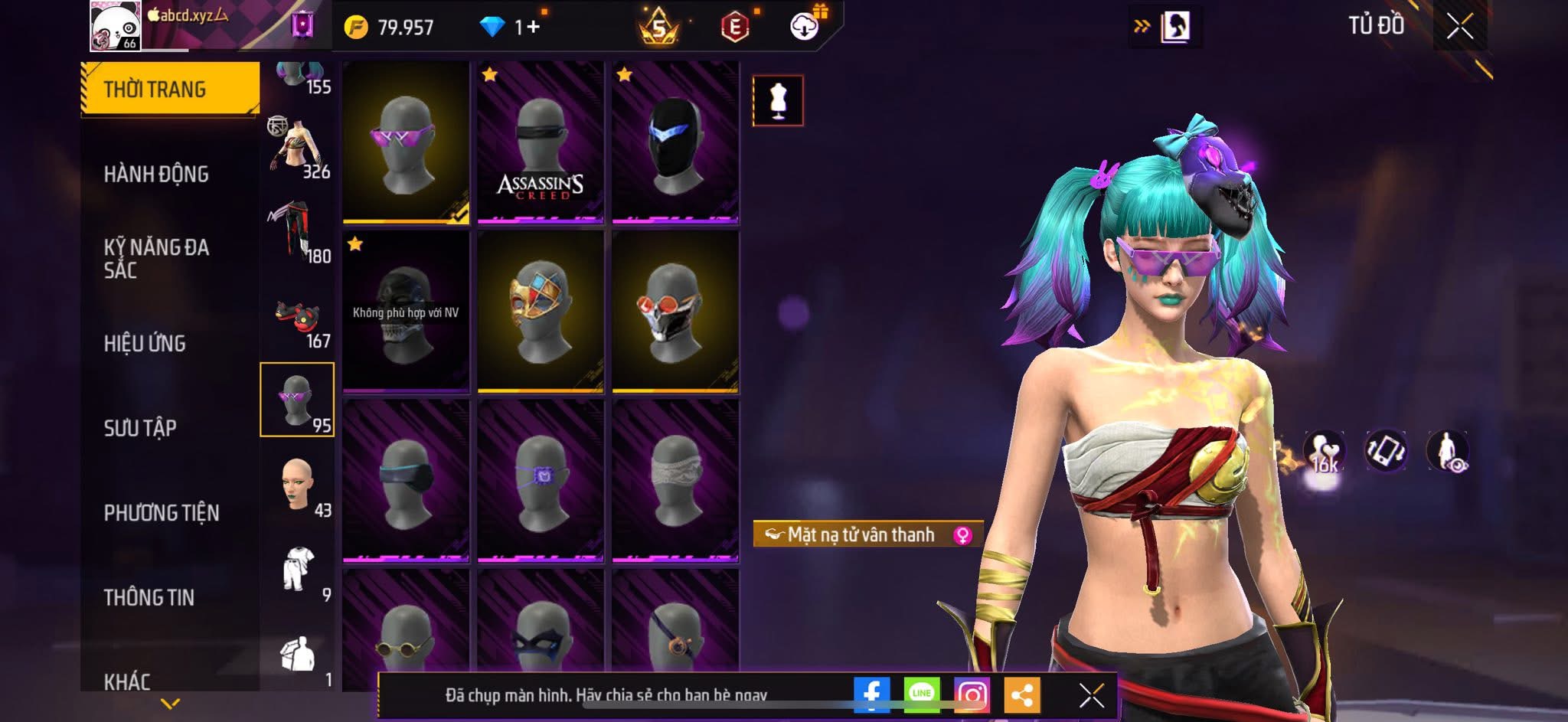This screenshot has width=1568, height=722.
Task: Select the Kỹ Năng Đa Sắc tab
Action: pos(156,258)
